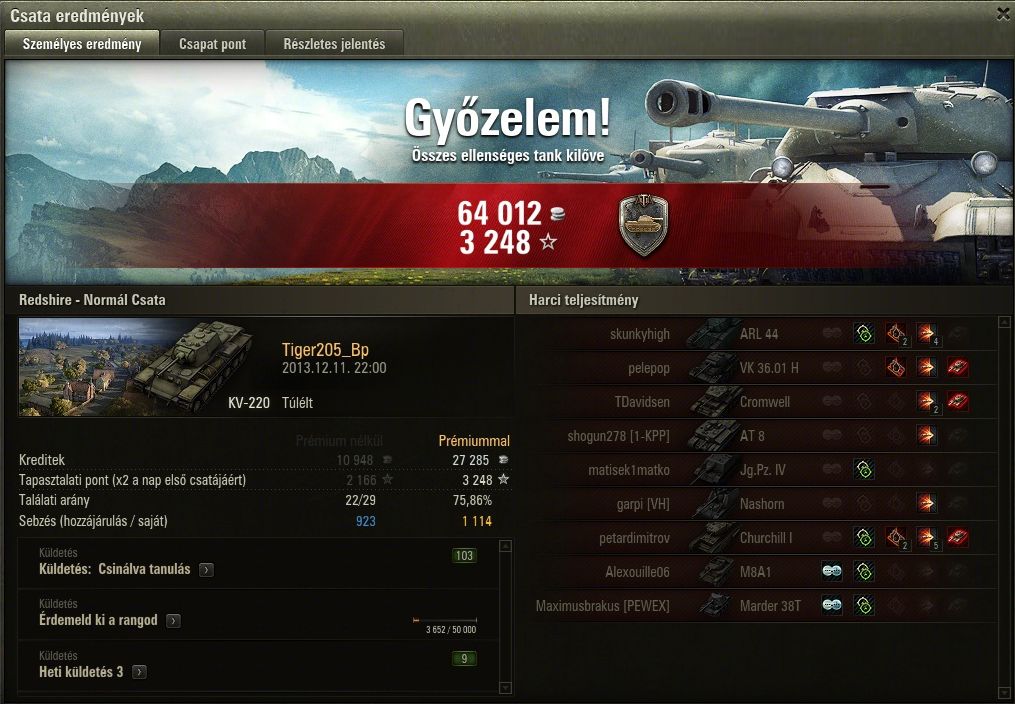Switch to the Személyes eredmény tab
Viewport: 1015px width, 704px height.
pyautogui.click(x=82, y=44)
